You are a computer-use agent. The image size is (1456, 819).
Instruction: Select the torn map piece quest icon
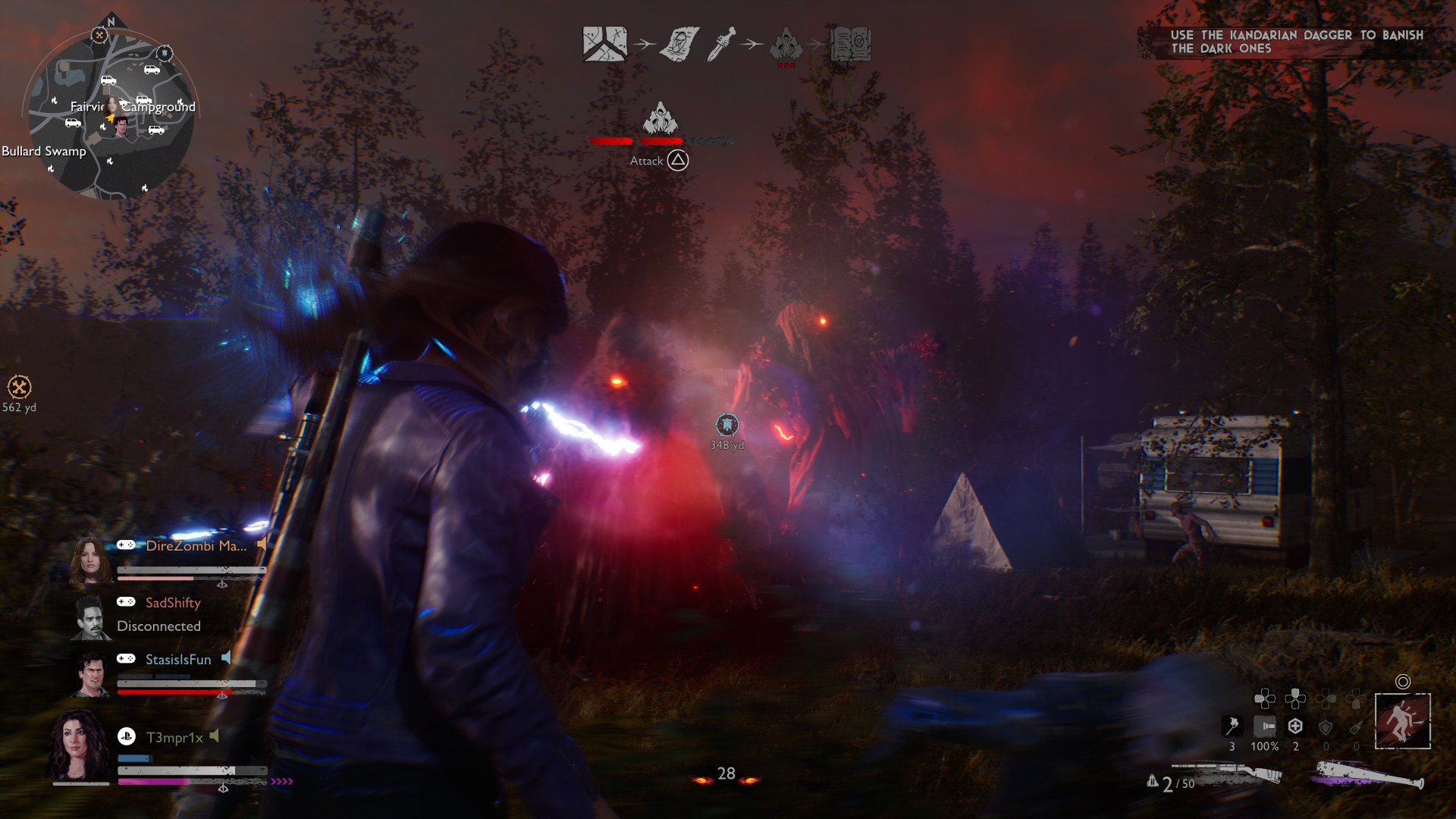click(604, 44)
